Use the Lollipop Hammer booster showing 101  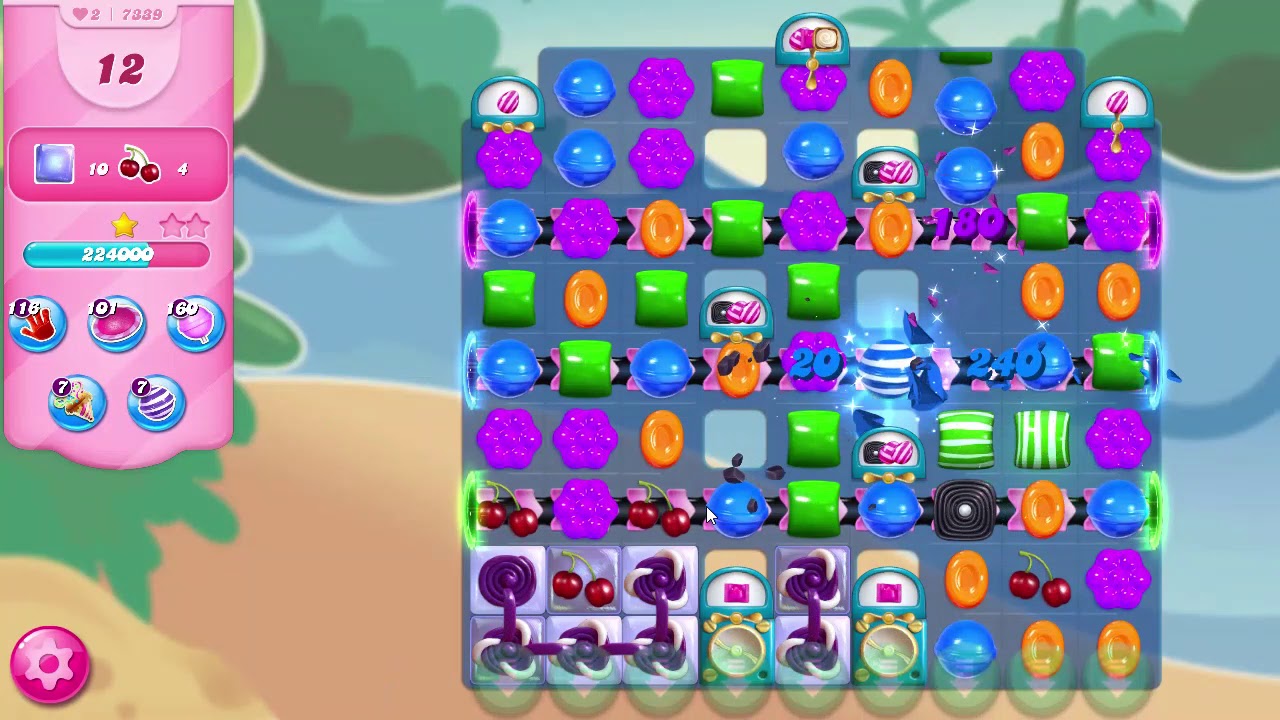pyautogui.click(x=116, y=322)
